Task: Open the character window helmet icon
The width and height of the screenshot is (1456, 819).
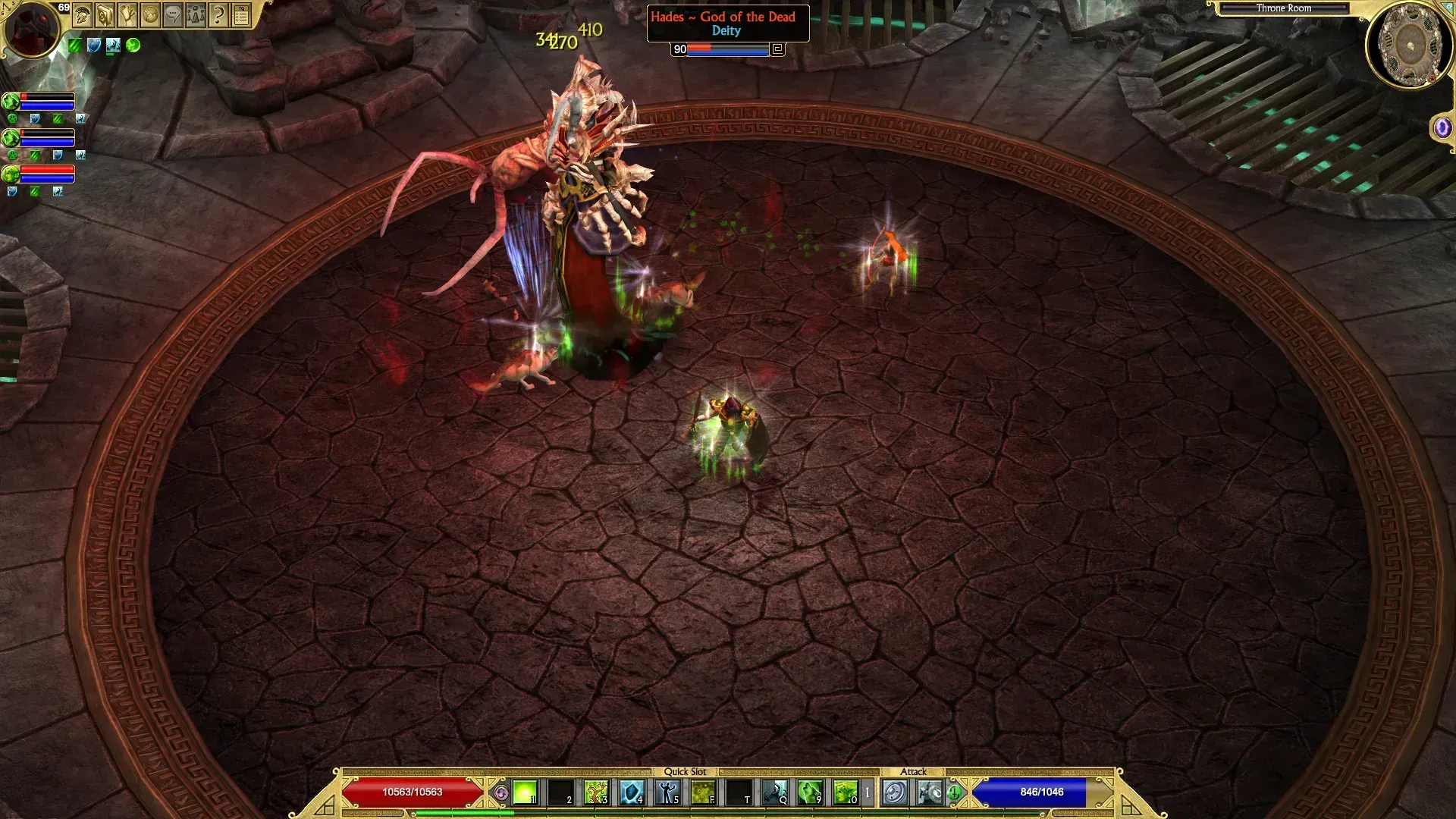Action: [x=83, y=14]
